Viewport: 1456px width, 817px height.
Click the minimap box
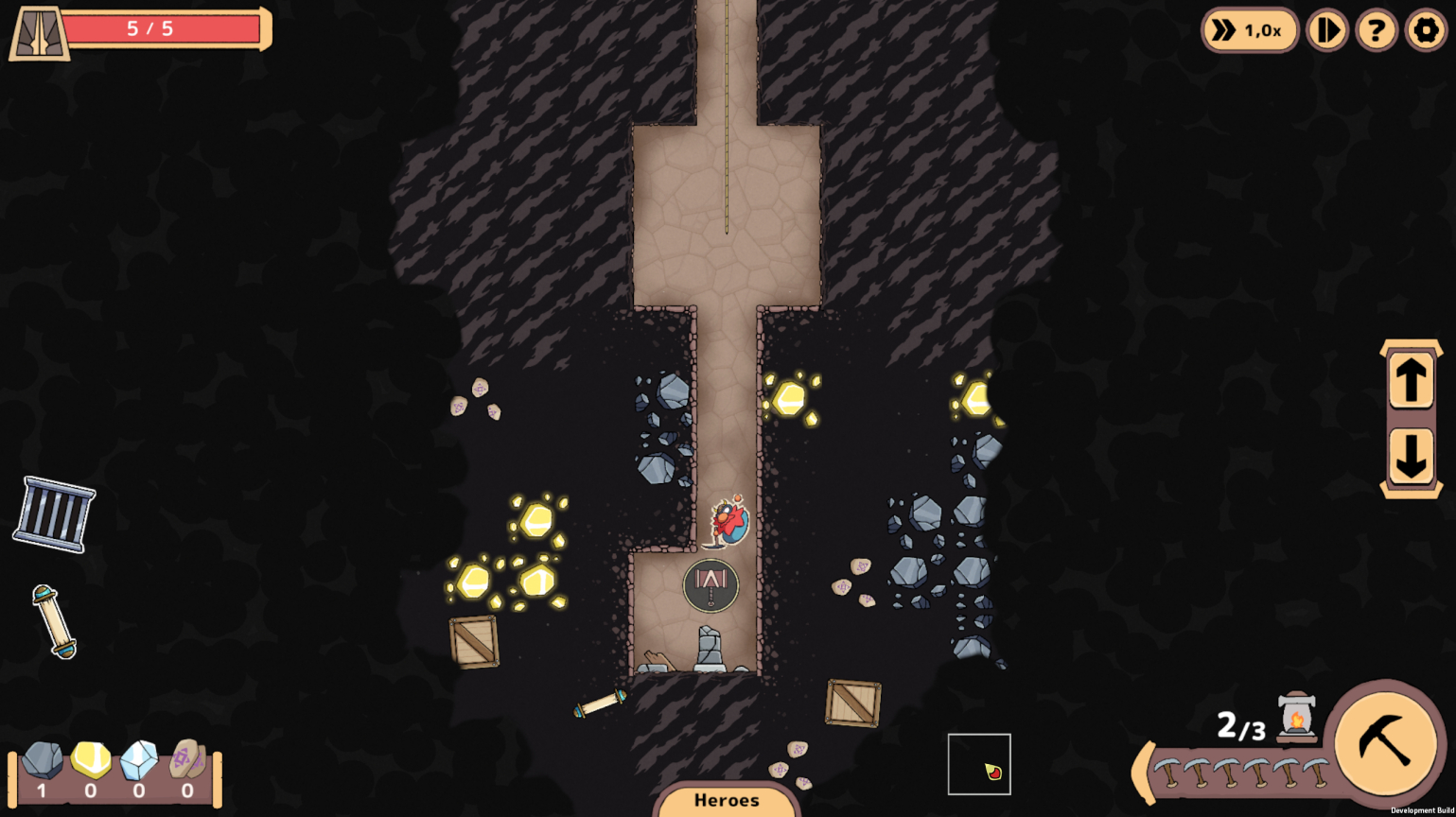coord(979,764)
